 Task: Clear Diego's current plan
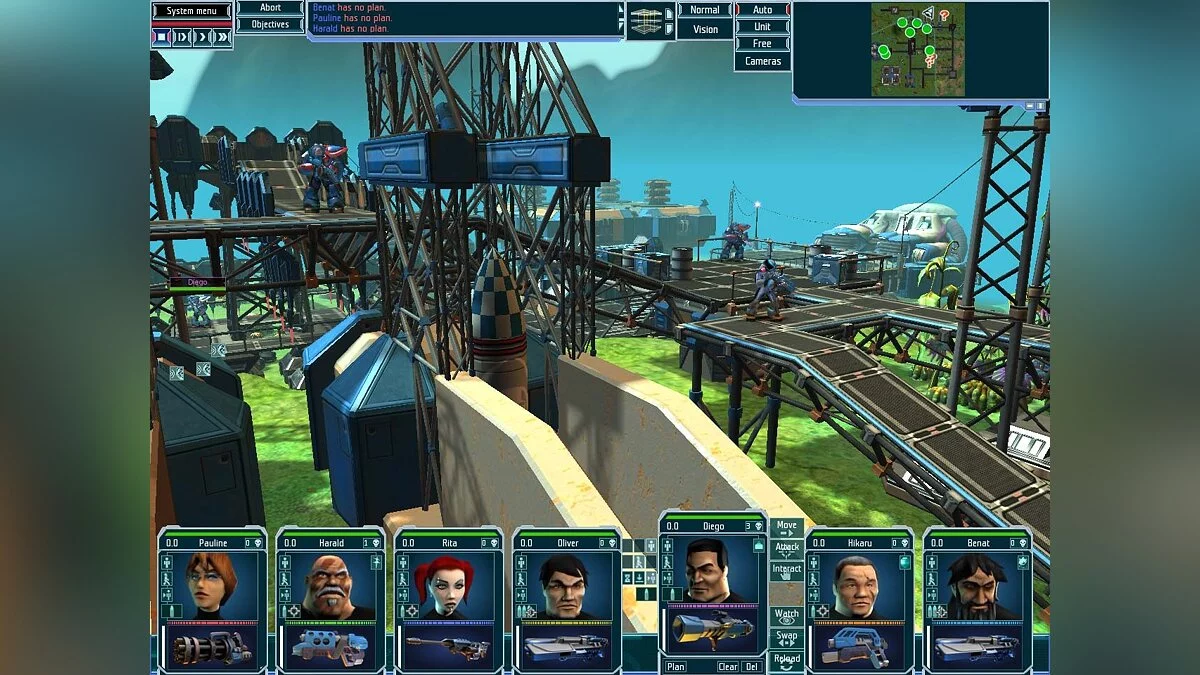click(x=728, y=667)
